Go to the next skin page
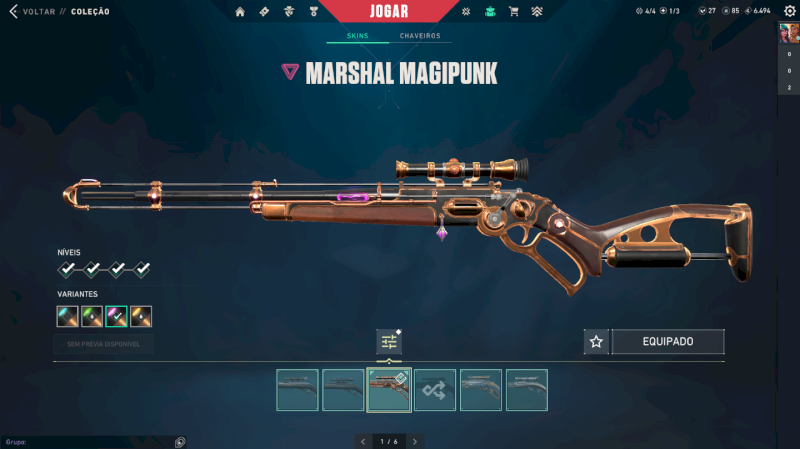This screenshot has height=449, width=800. pos(415,441)
